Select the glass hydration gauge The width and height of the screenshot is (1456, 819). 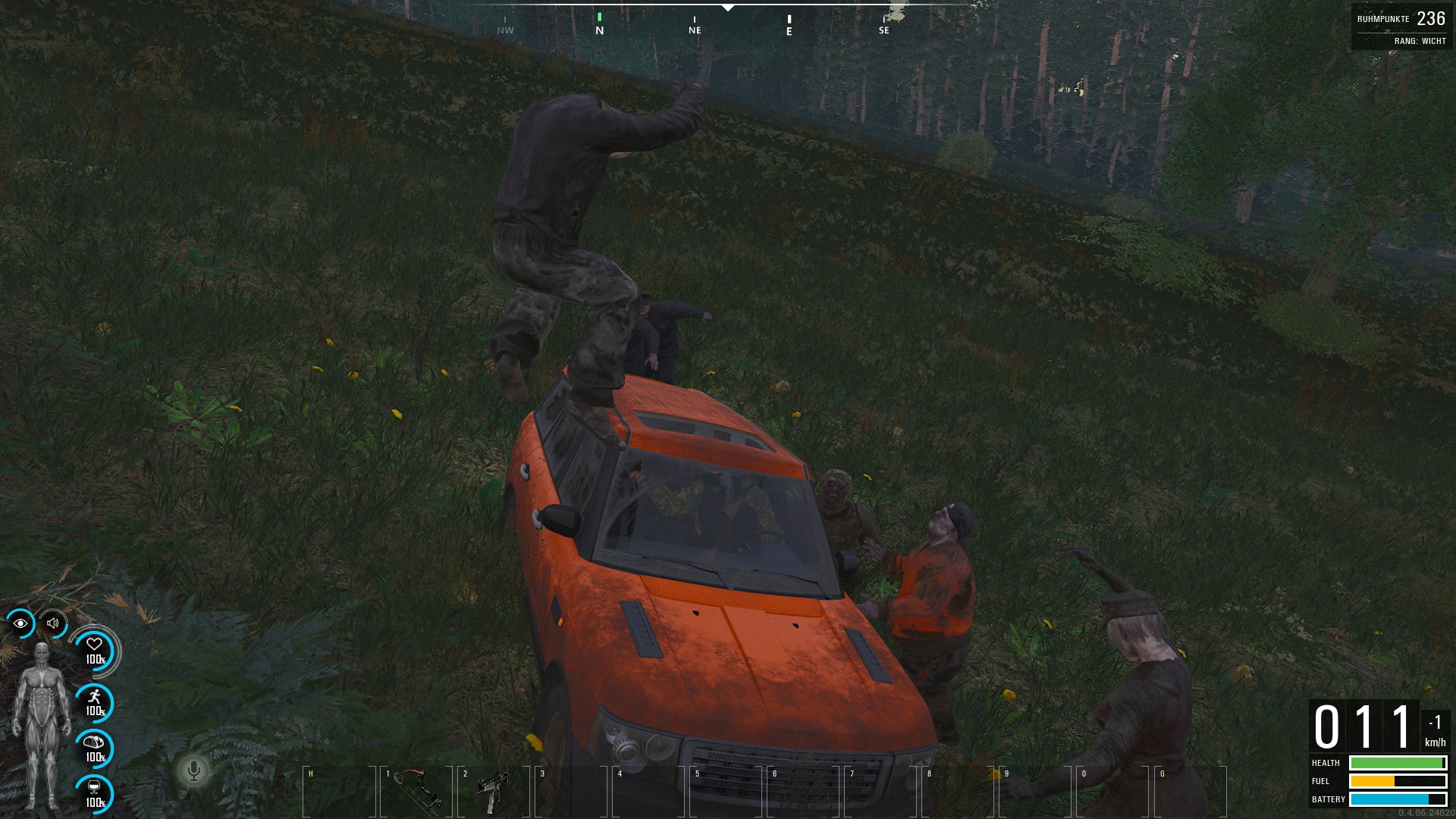click(95, 793)
